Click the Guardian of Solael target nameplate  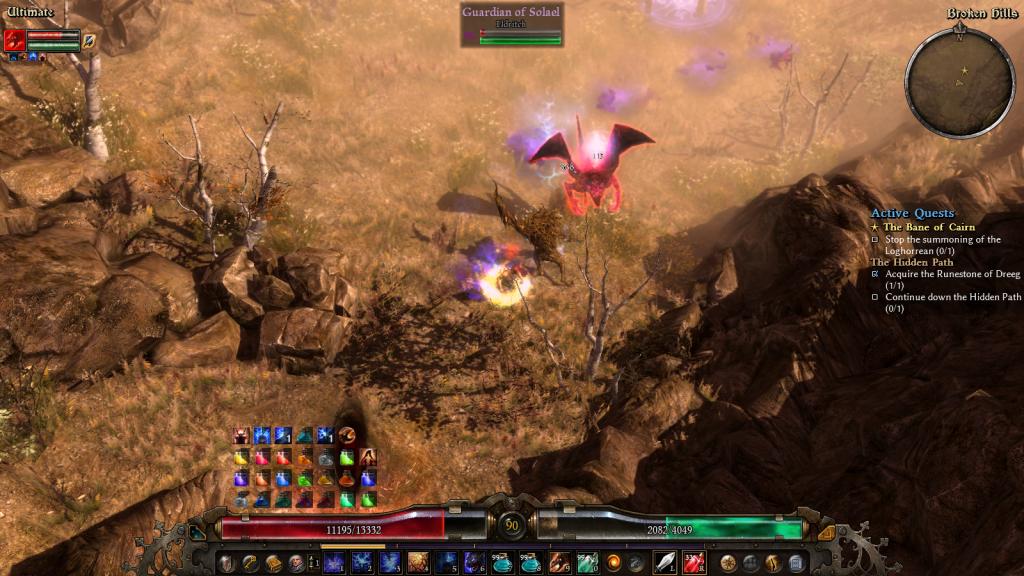point(512,13)
